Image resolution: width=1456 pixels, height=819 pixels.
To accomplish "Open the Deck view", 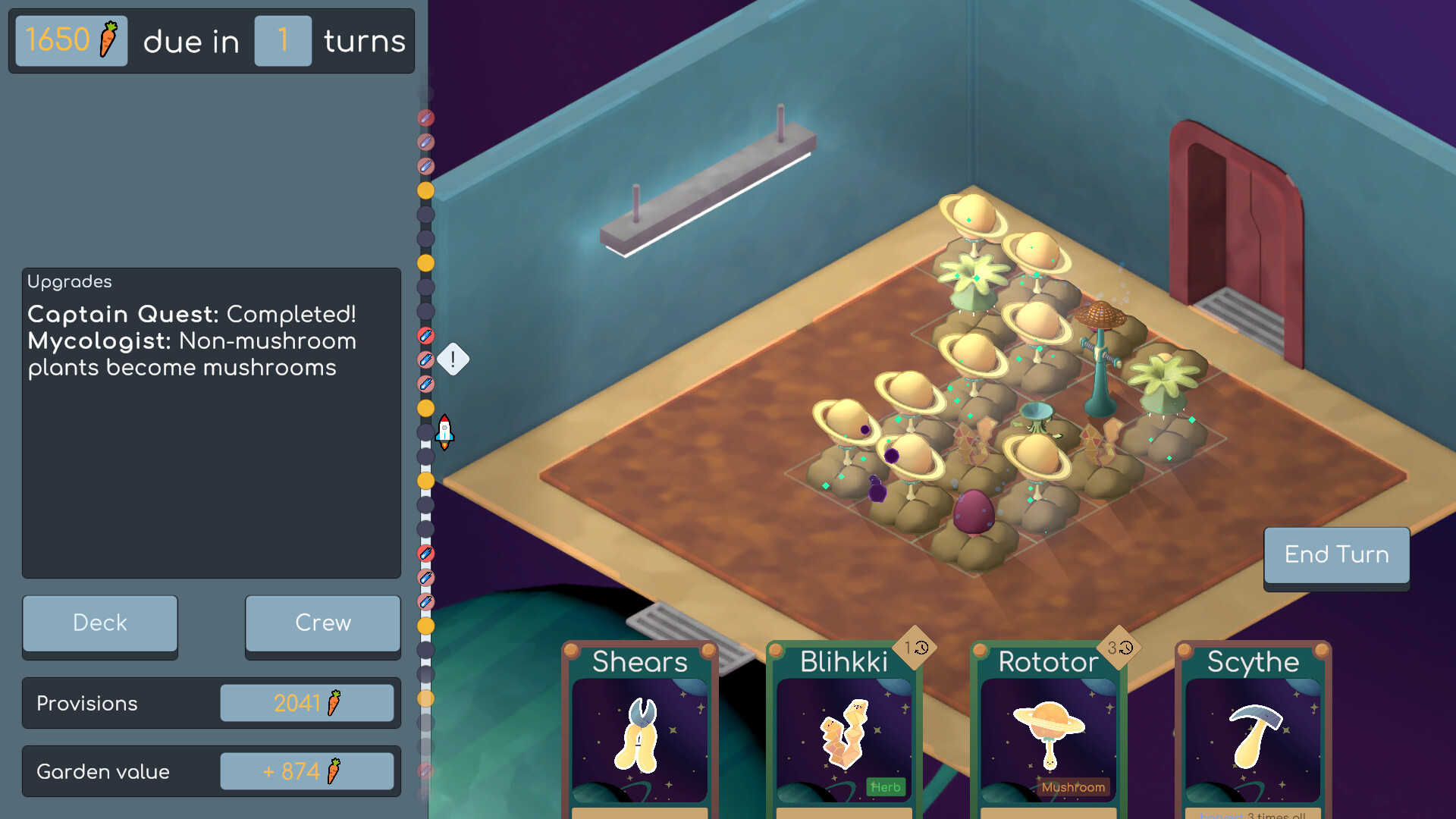I will (x=100, y=623).
